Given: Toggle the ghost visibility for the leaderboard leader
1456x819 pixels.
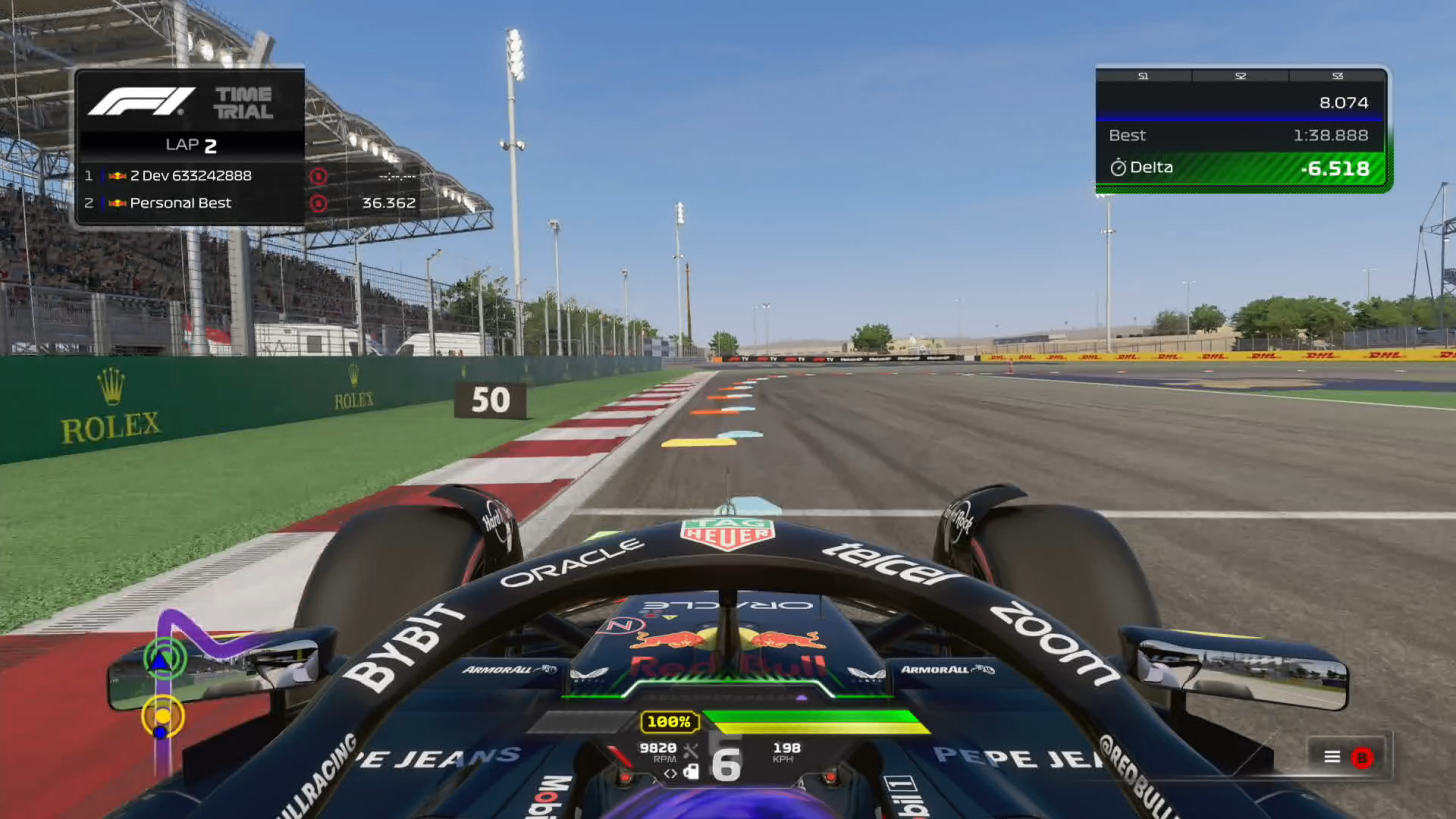Looking at the screenshot, I should click(320, 175).
